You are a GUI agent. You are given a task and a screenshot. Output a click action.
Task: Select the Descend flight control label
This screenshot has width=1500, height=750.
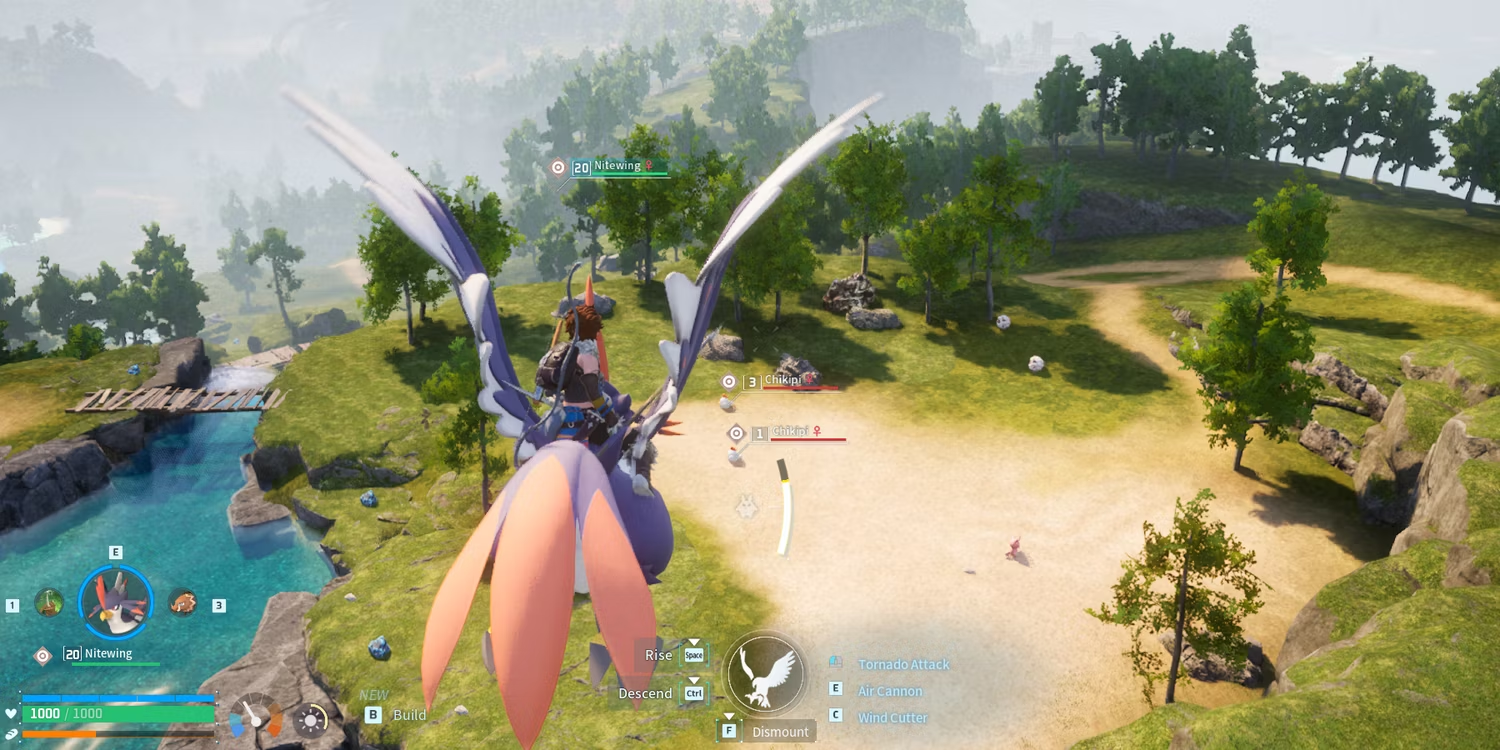(645, 693)
